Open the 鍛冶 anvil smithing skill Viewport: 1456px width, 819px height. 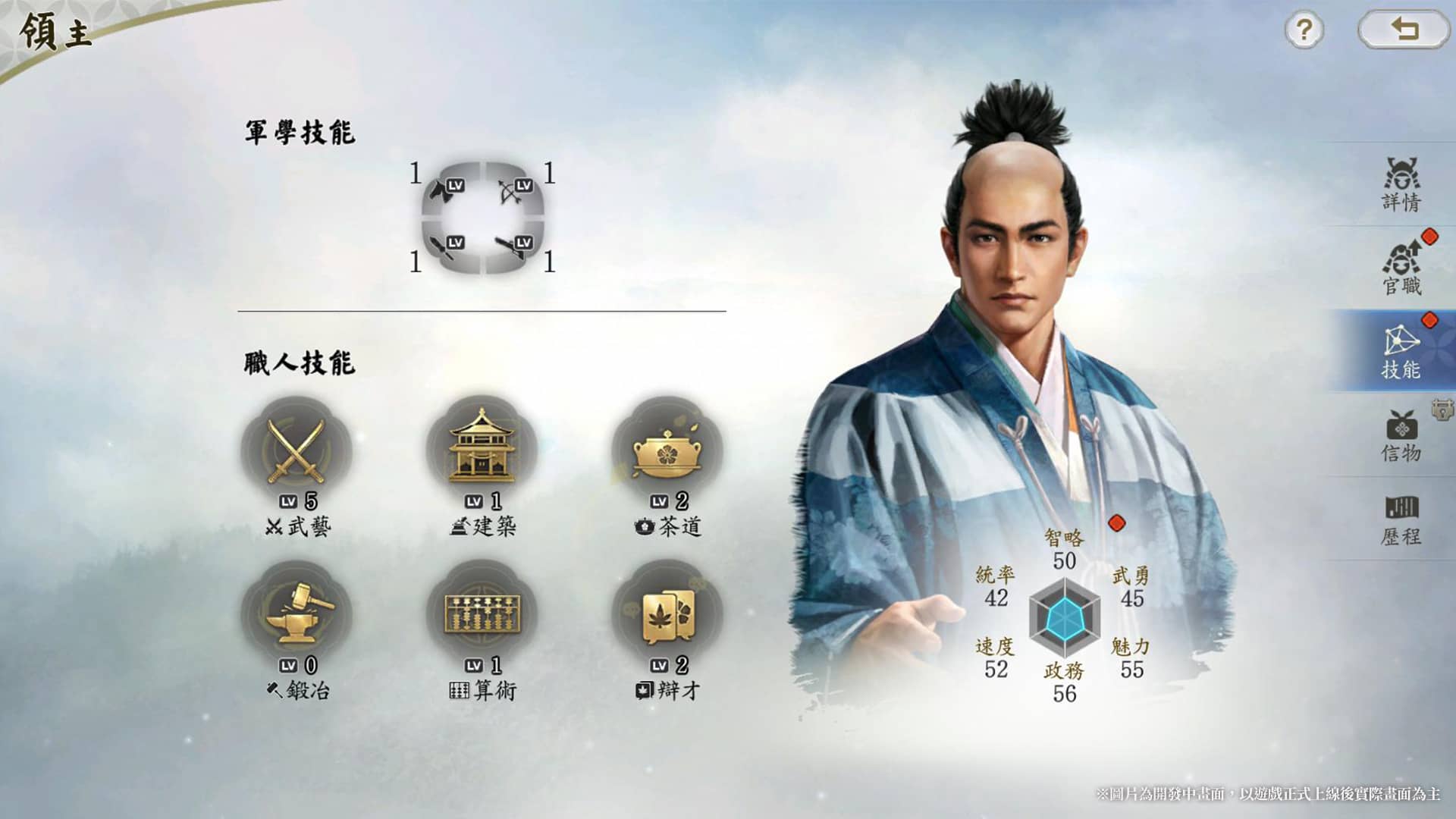click(297, 615)
